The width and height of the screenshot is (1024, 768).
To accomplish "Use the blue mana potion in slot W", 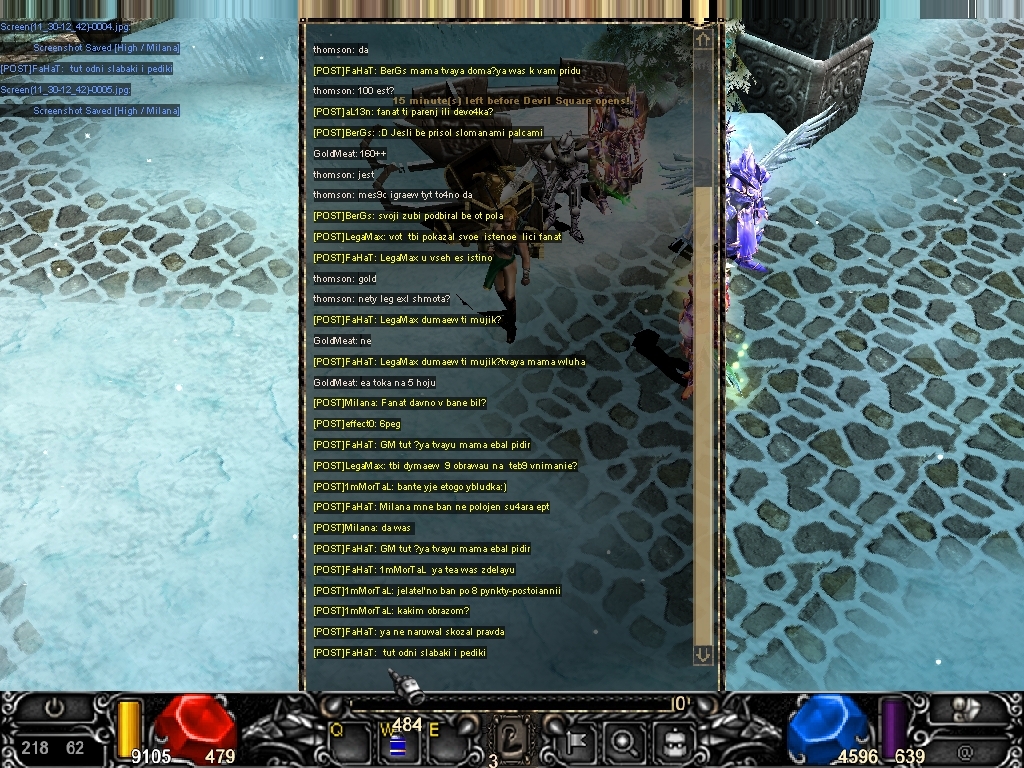I will 397,743.
